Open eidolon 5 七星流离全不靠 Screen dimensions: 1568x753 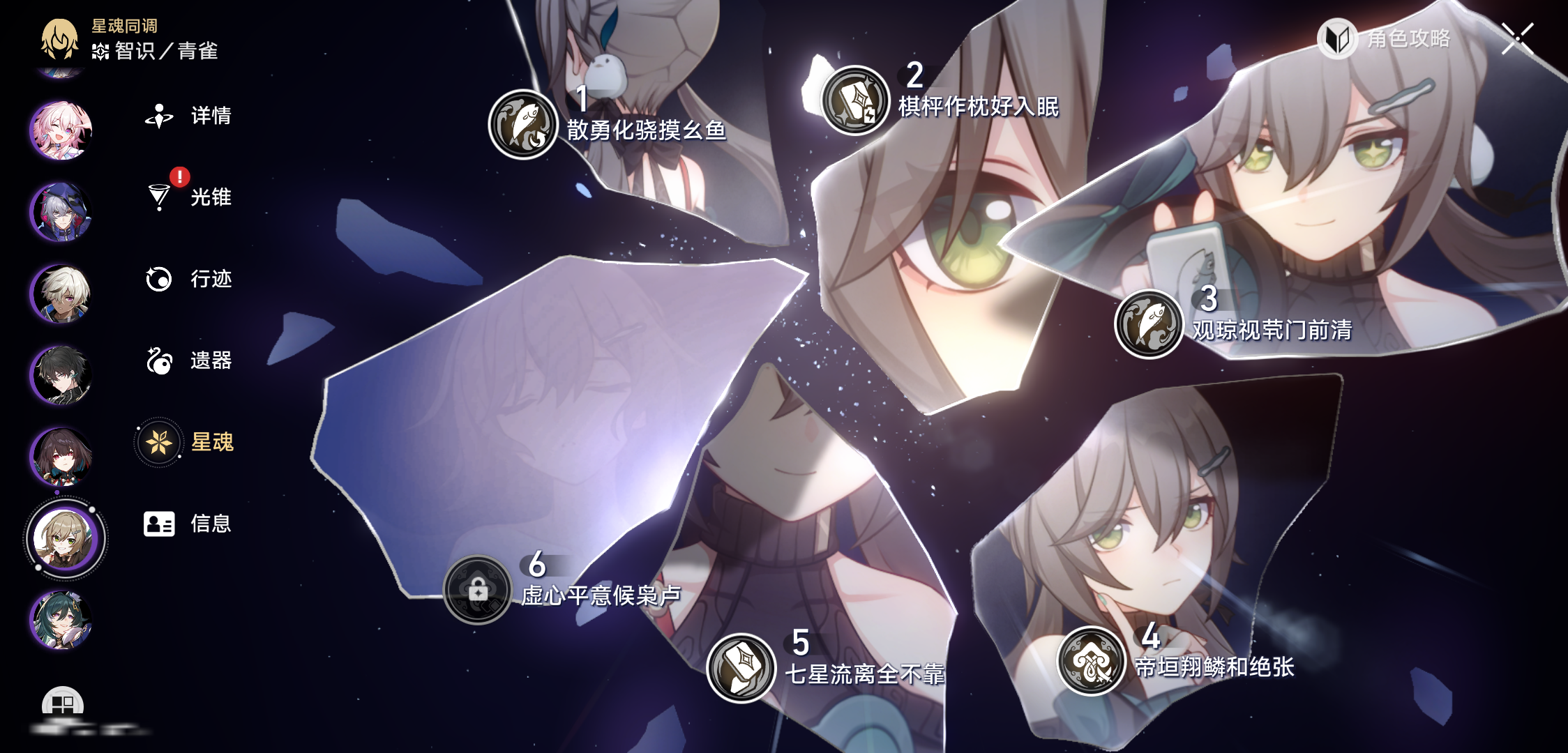click(741, 668)
